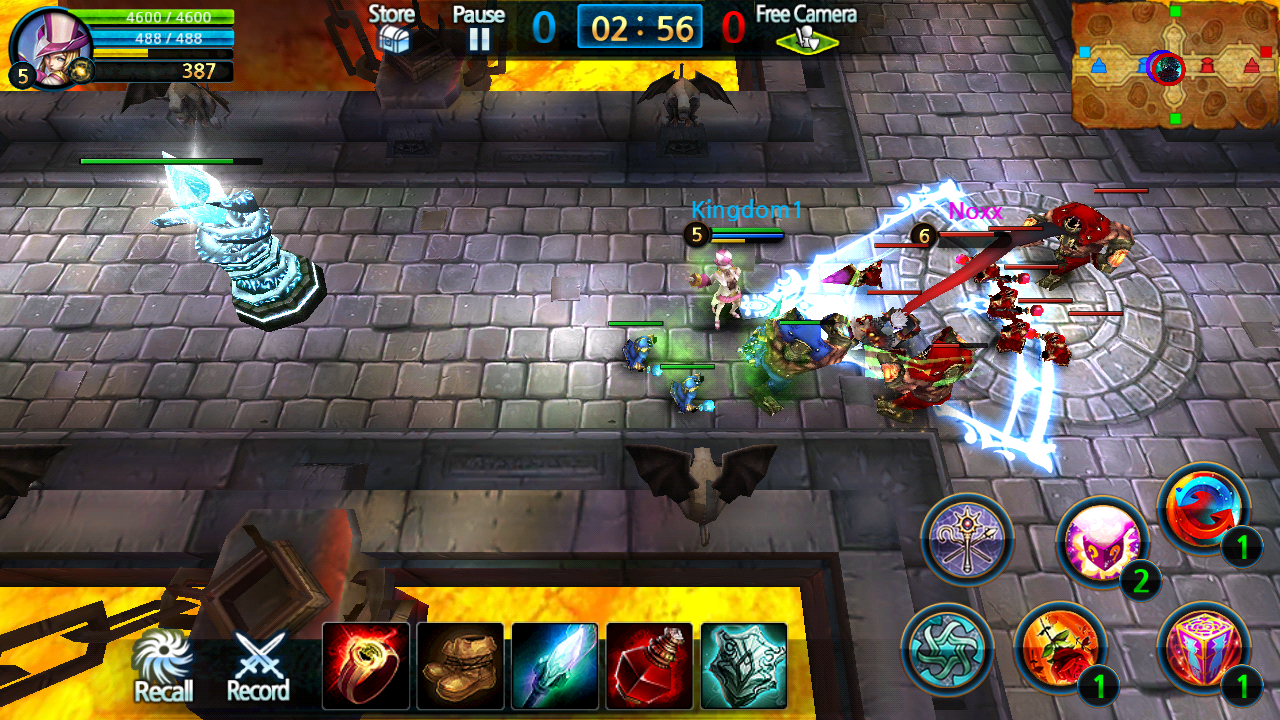Click the match timer display

(x=640, y=28)
